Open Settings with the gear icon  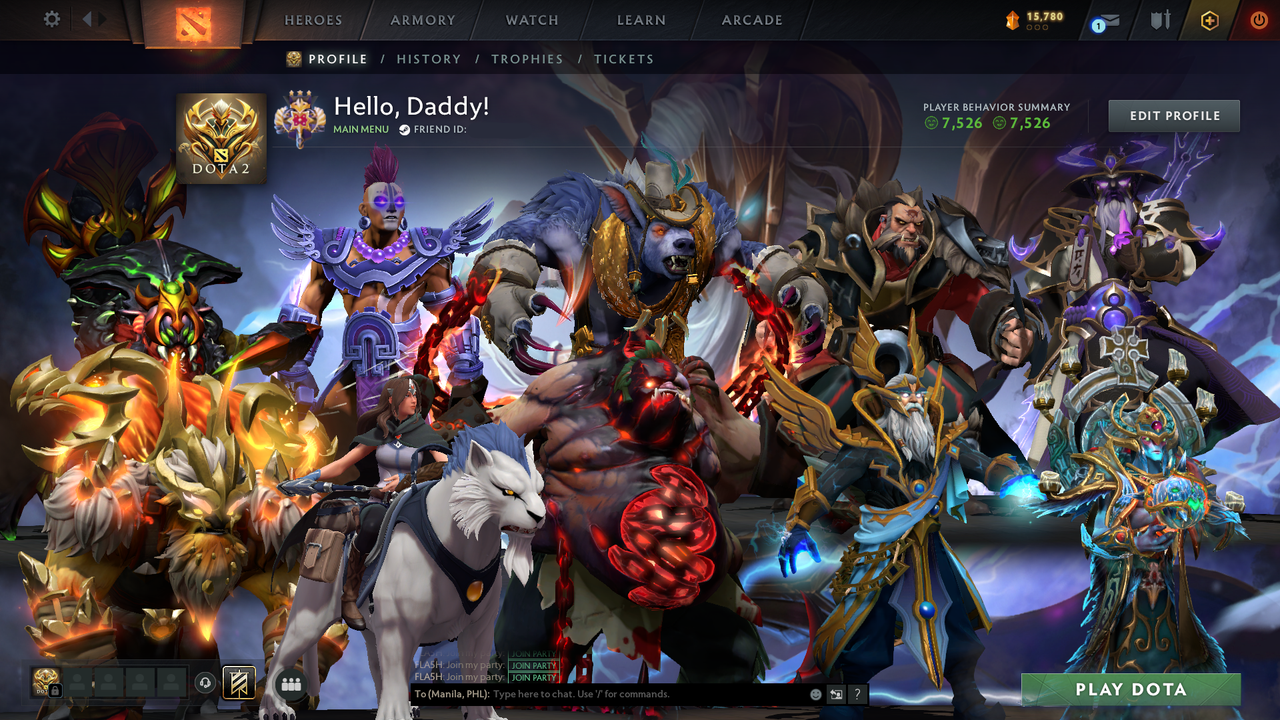point(52,19)
